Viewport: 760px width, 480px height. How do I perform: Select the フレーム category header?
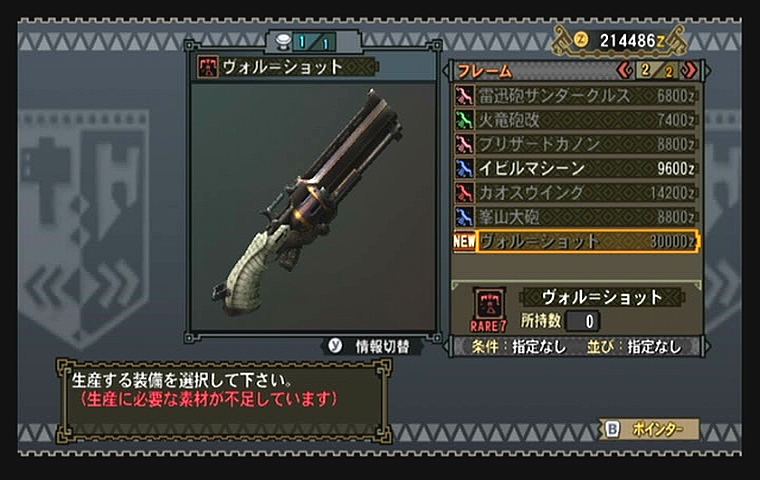[x=486, y=71]
